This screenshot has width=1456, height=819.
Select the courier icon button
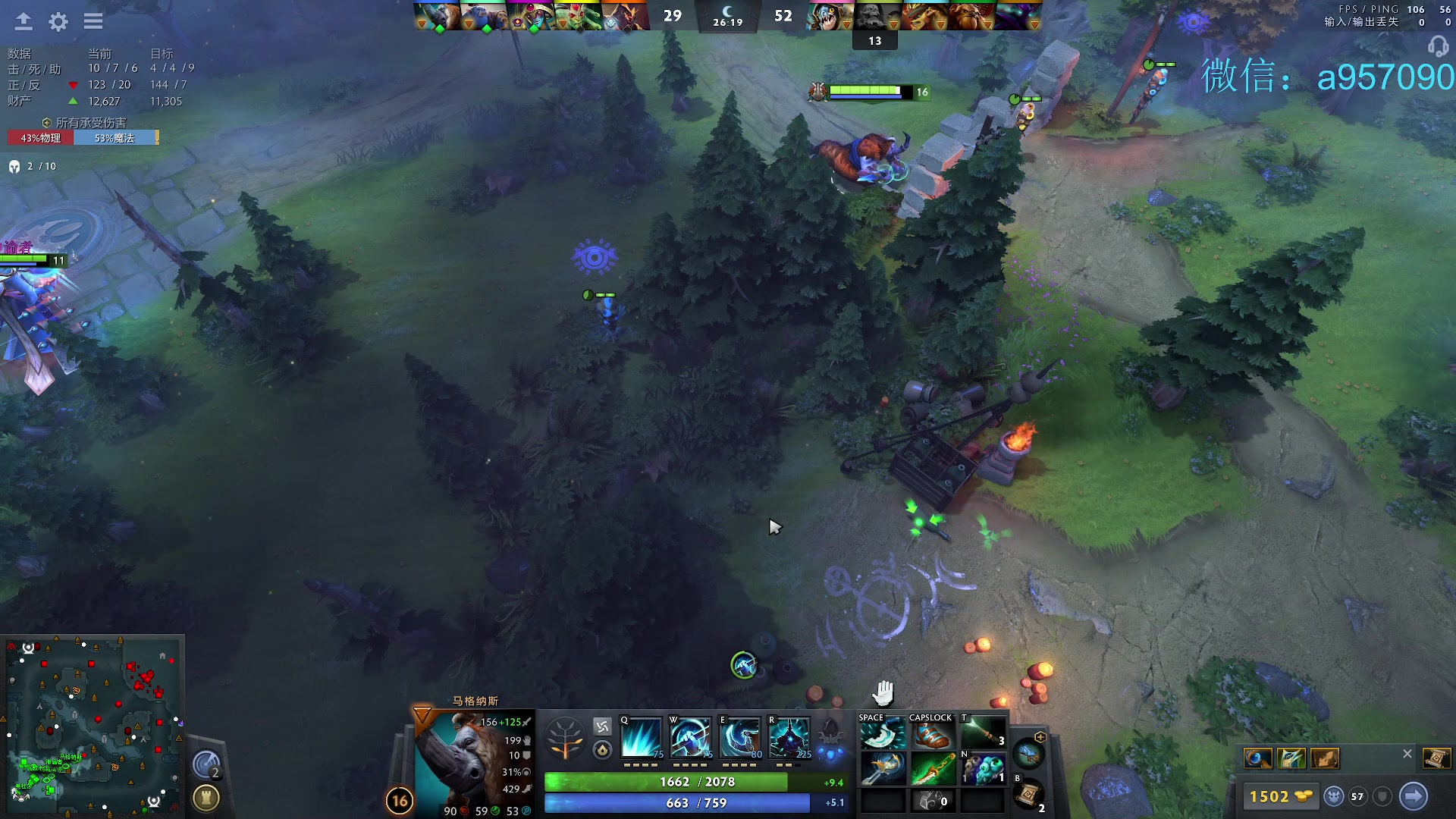pos(1333,796)
